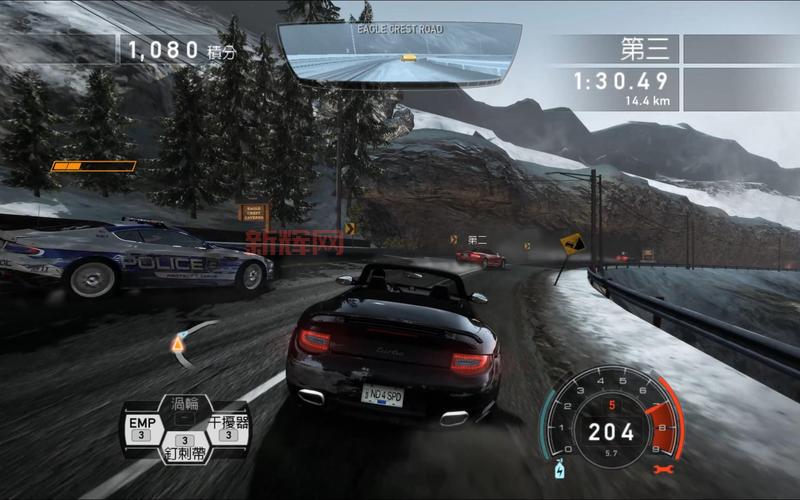Use the 干擾器 jammer slot

click(228, 427)
